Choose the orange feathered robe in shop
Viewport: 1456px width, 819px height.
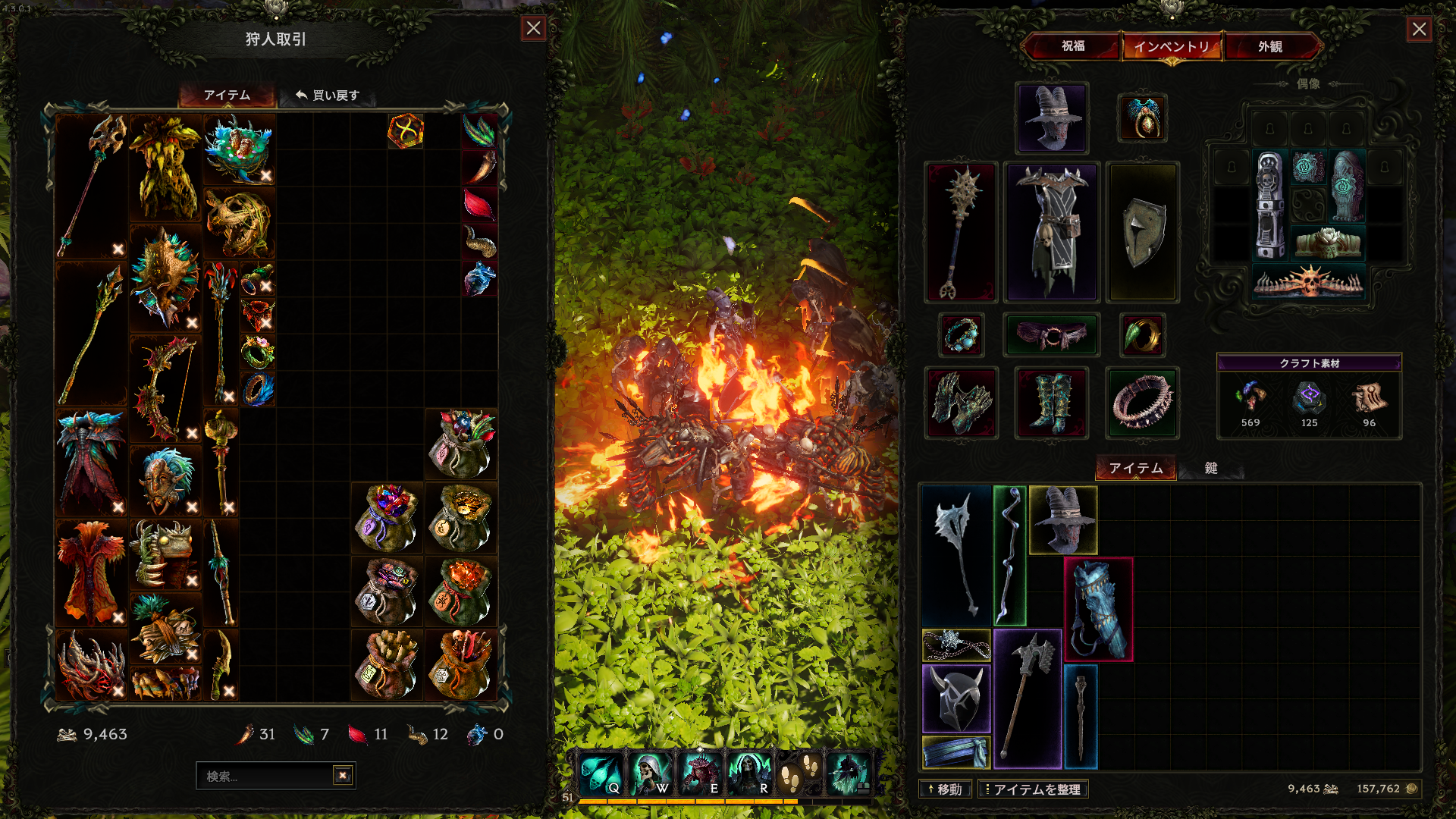(x=91, y=573)
